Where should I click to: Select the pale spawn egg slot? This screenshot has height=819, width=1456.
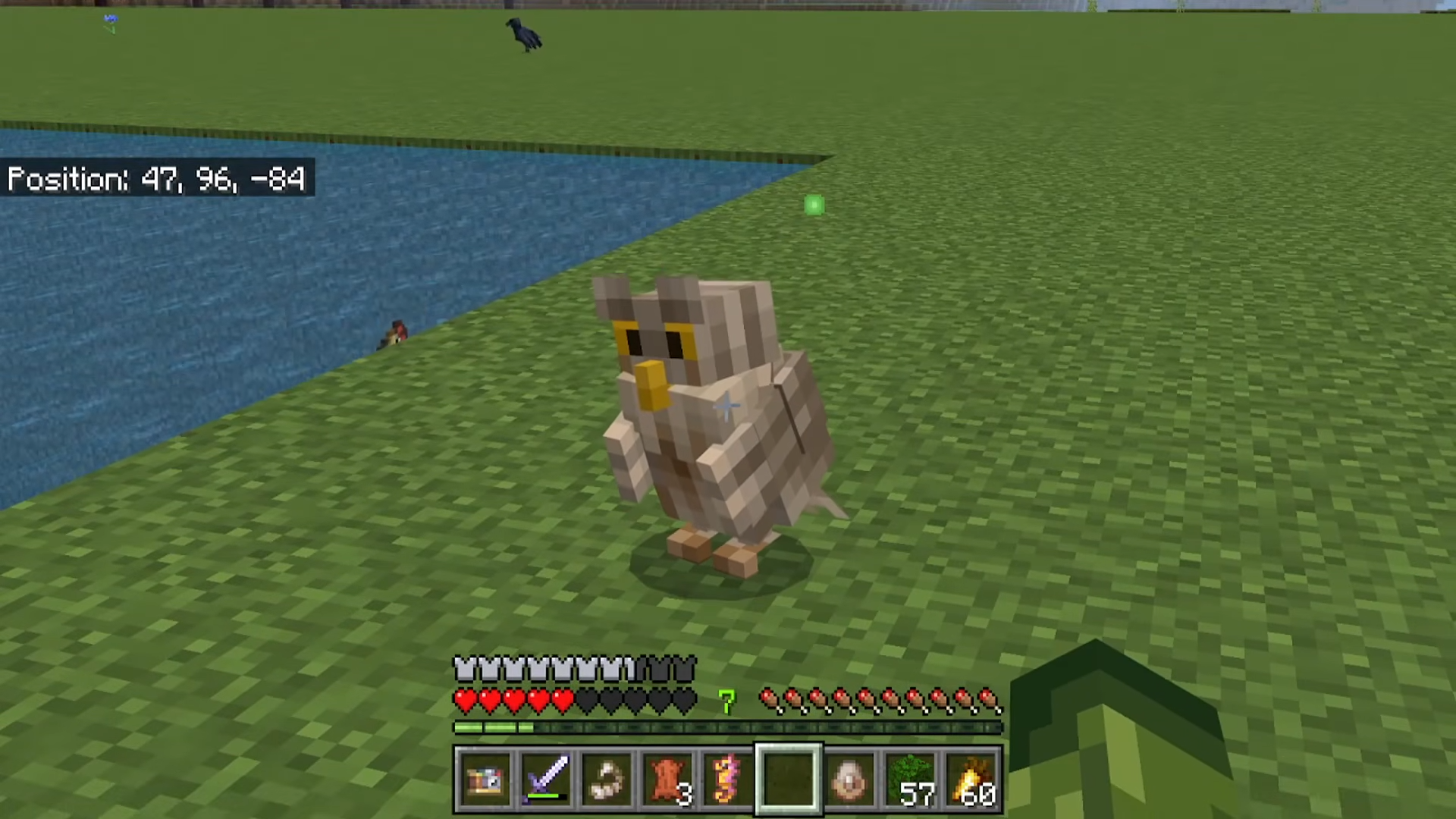849,780
